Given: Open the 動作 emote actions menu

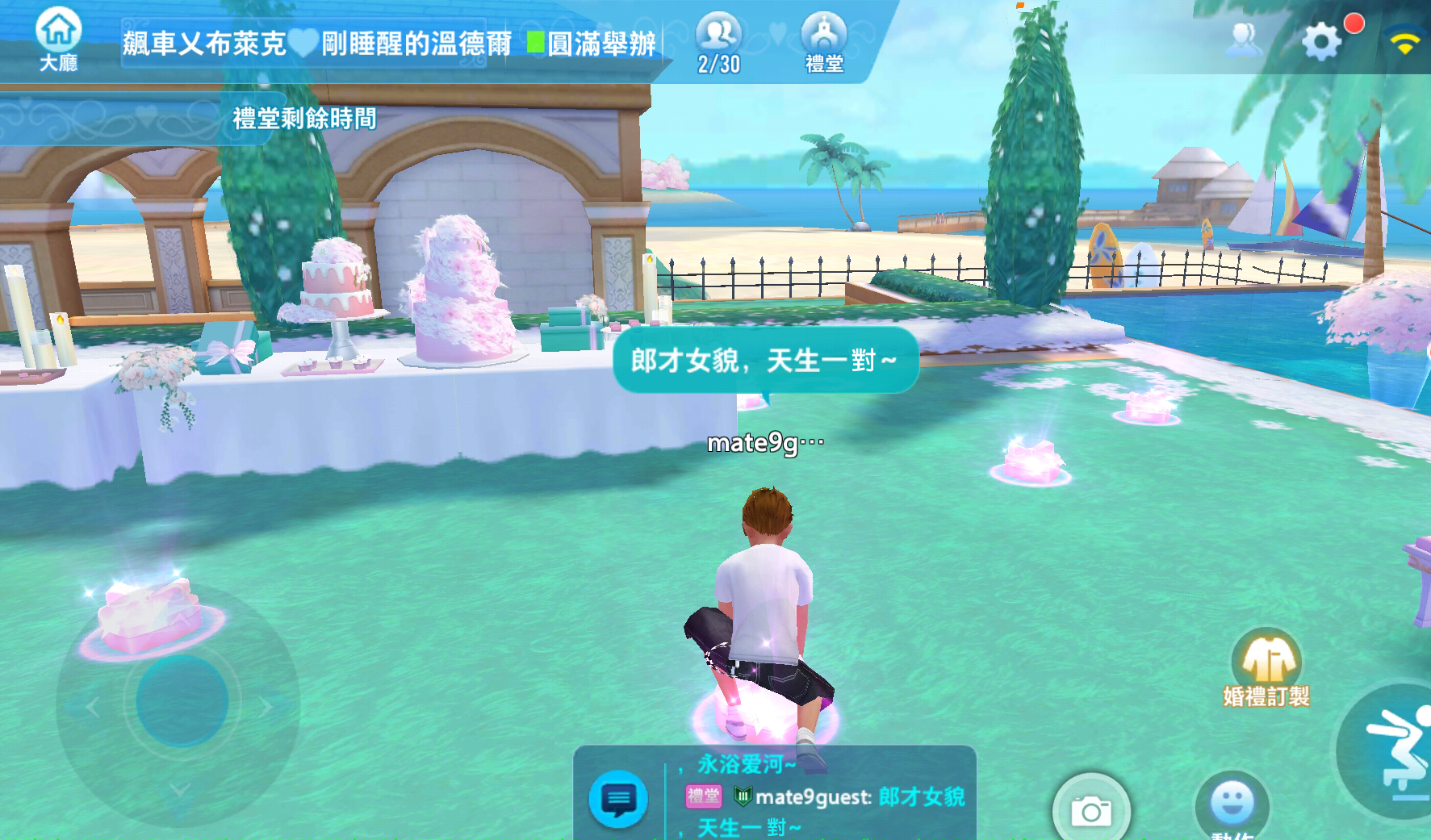Looking at the screenshot, I should click(x=1234, y=806).
